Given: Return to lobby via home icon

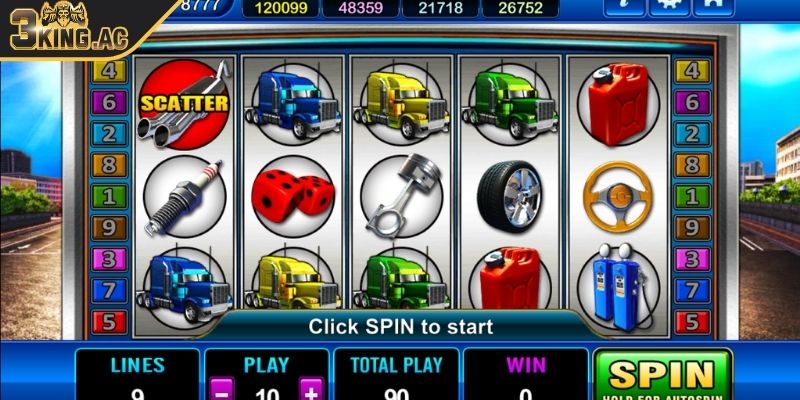Looking at the screenshot, I should pos(715,6).
